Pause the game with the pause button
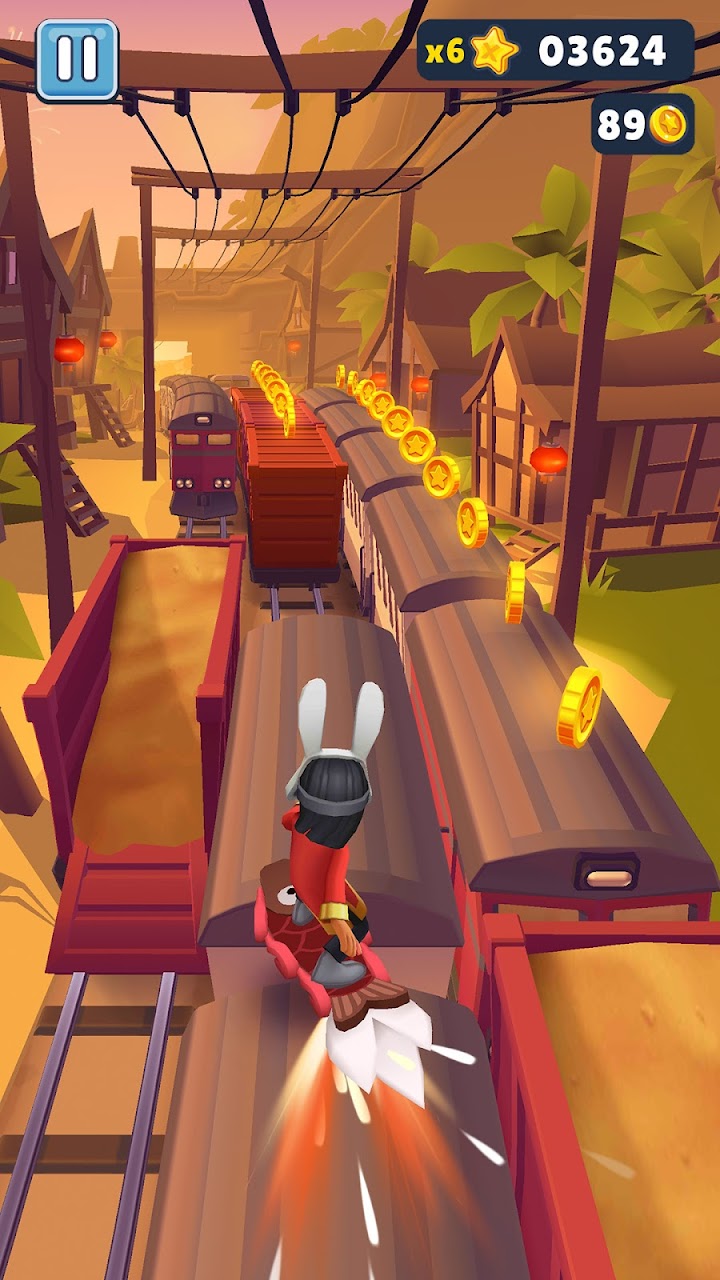This screenshot has height=1280, width=720. (77, 60)
